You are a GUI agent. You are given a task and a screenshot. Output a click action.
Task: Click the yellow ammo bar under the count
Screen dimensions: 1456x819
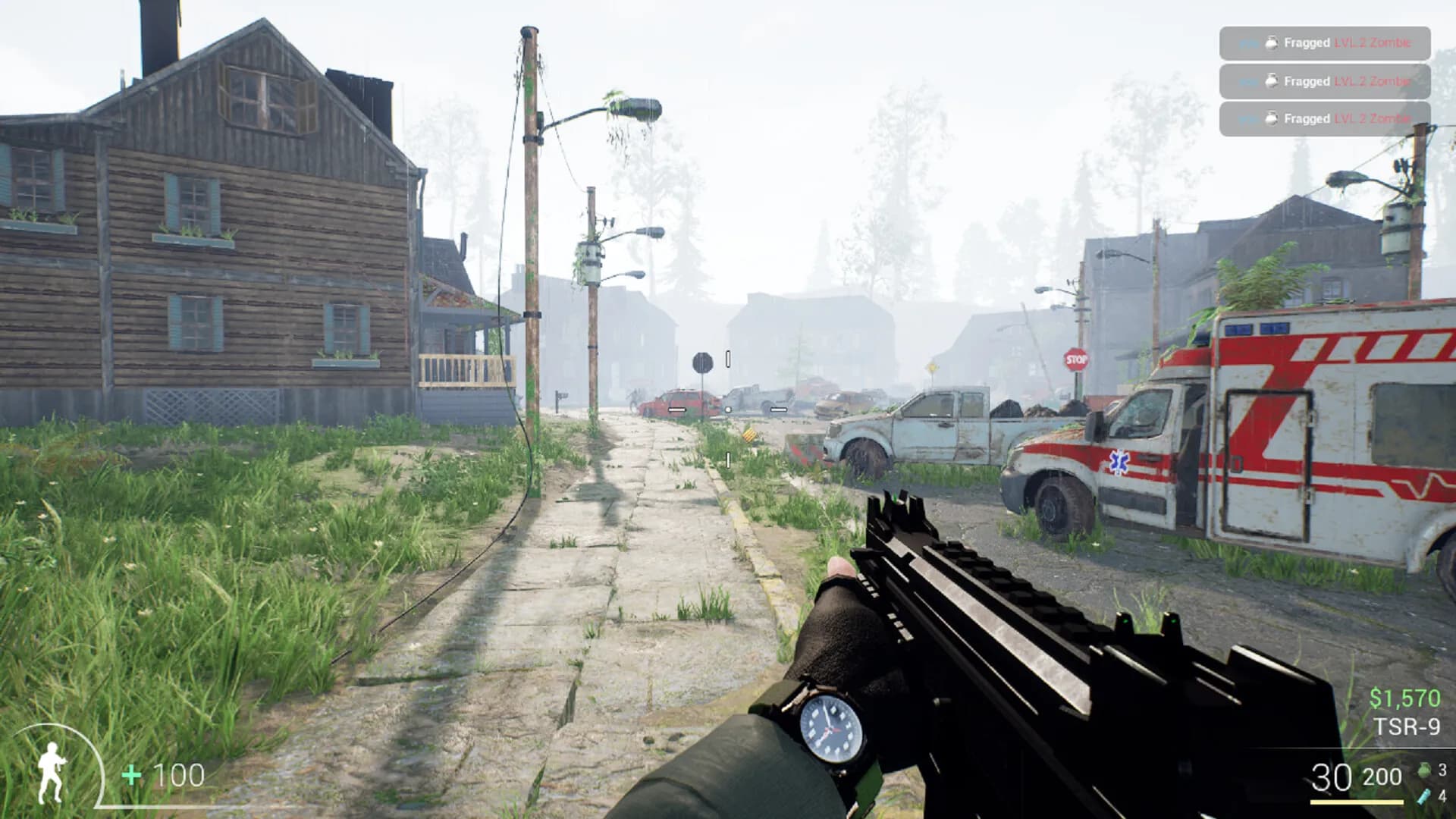click(1358, 803)
